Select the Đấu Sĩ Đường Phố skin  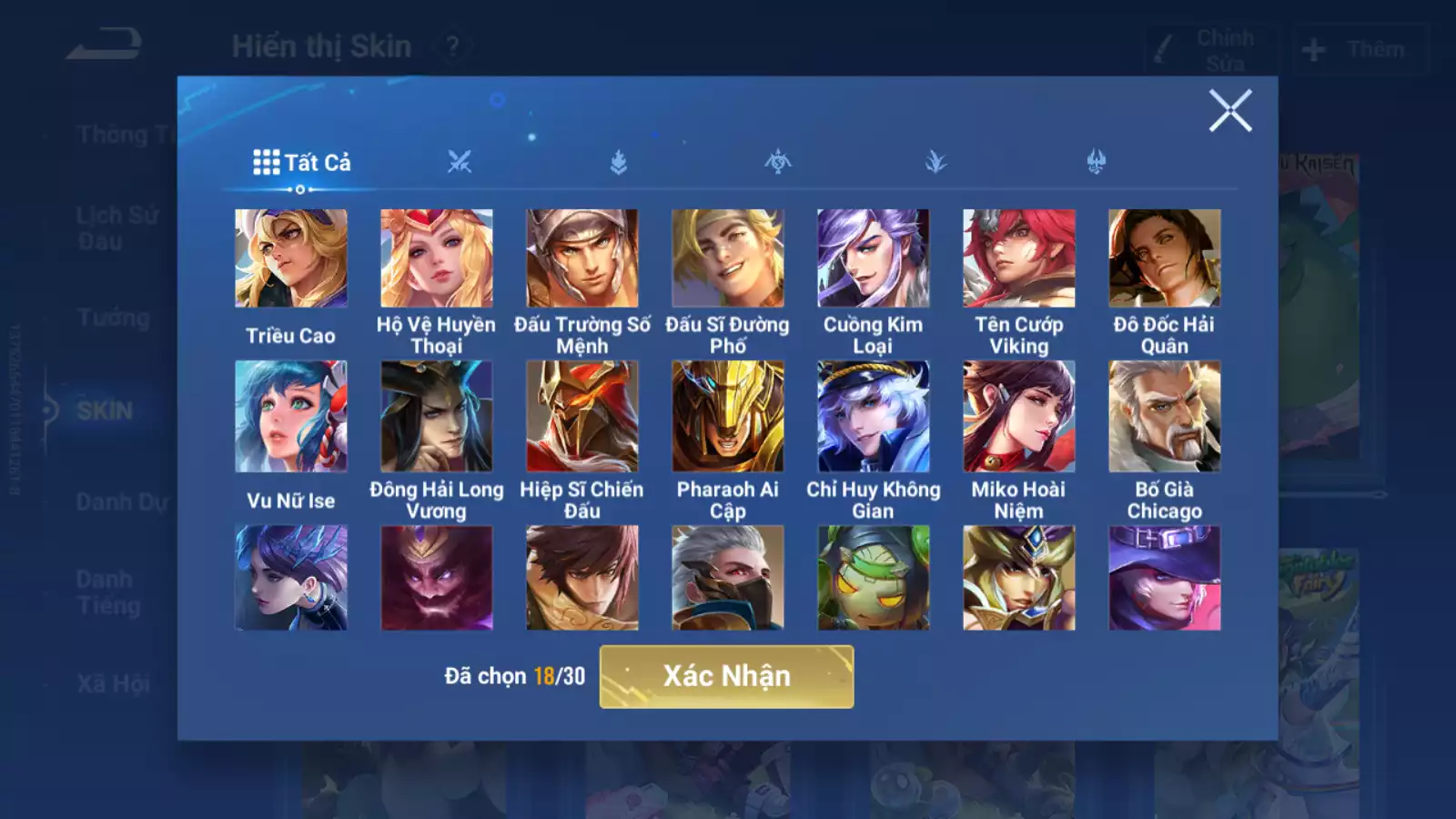coord(728,258)
